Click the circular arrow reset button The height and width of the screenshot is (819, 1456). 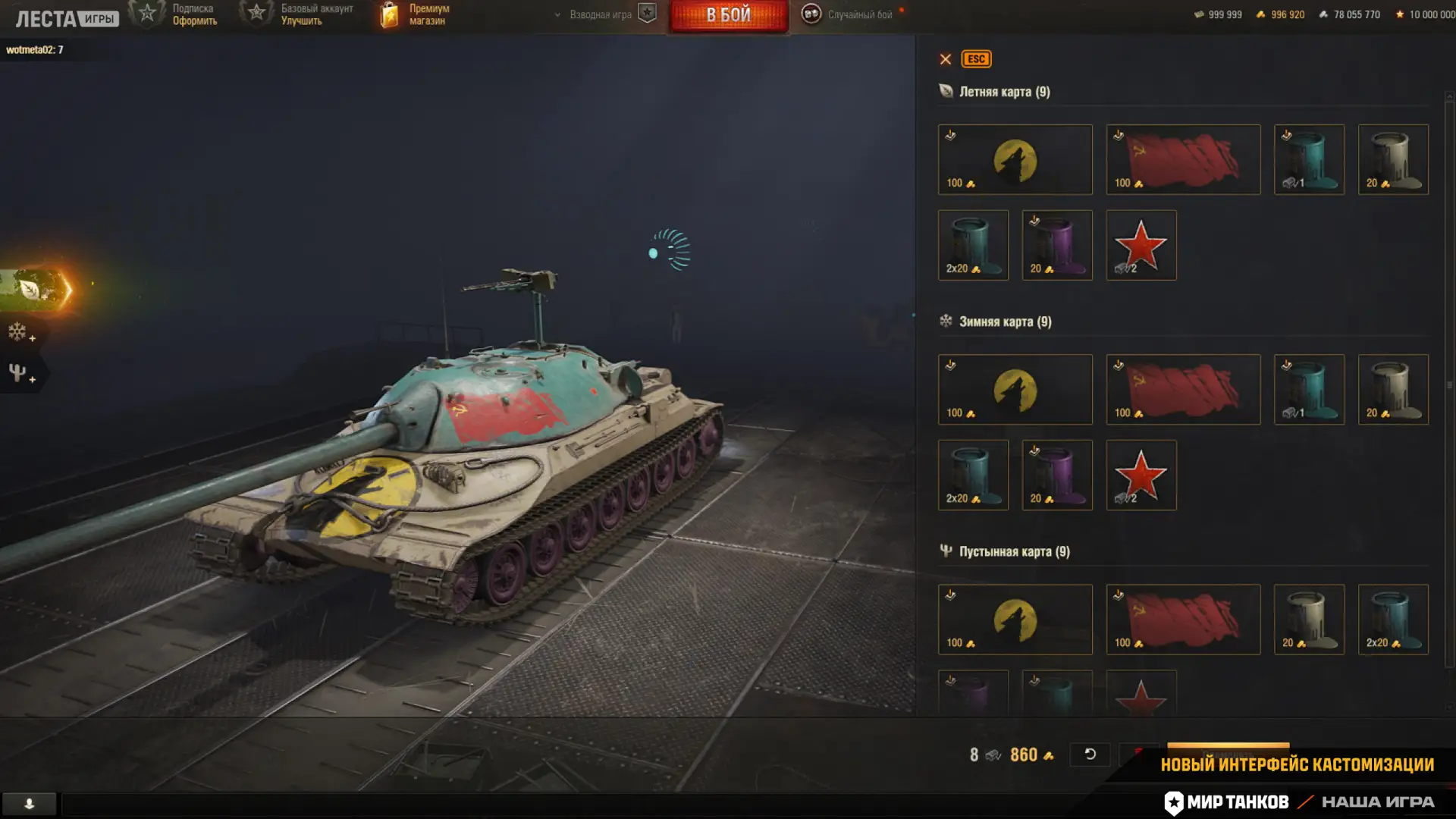click(1090, 755)
